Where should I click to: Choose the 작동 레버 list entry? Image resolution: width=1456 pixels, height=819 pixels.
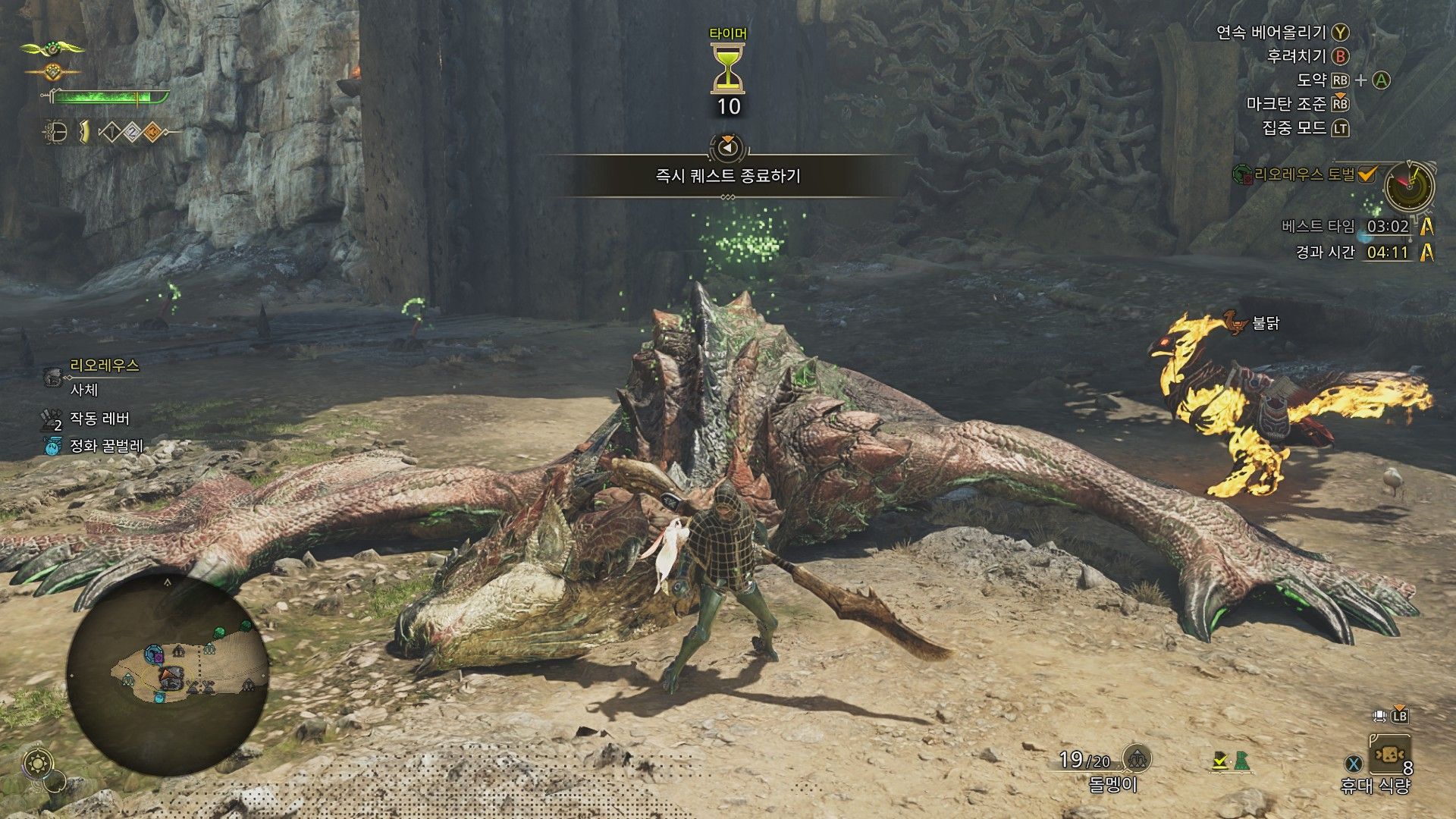[x=99, y=419]
